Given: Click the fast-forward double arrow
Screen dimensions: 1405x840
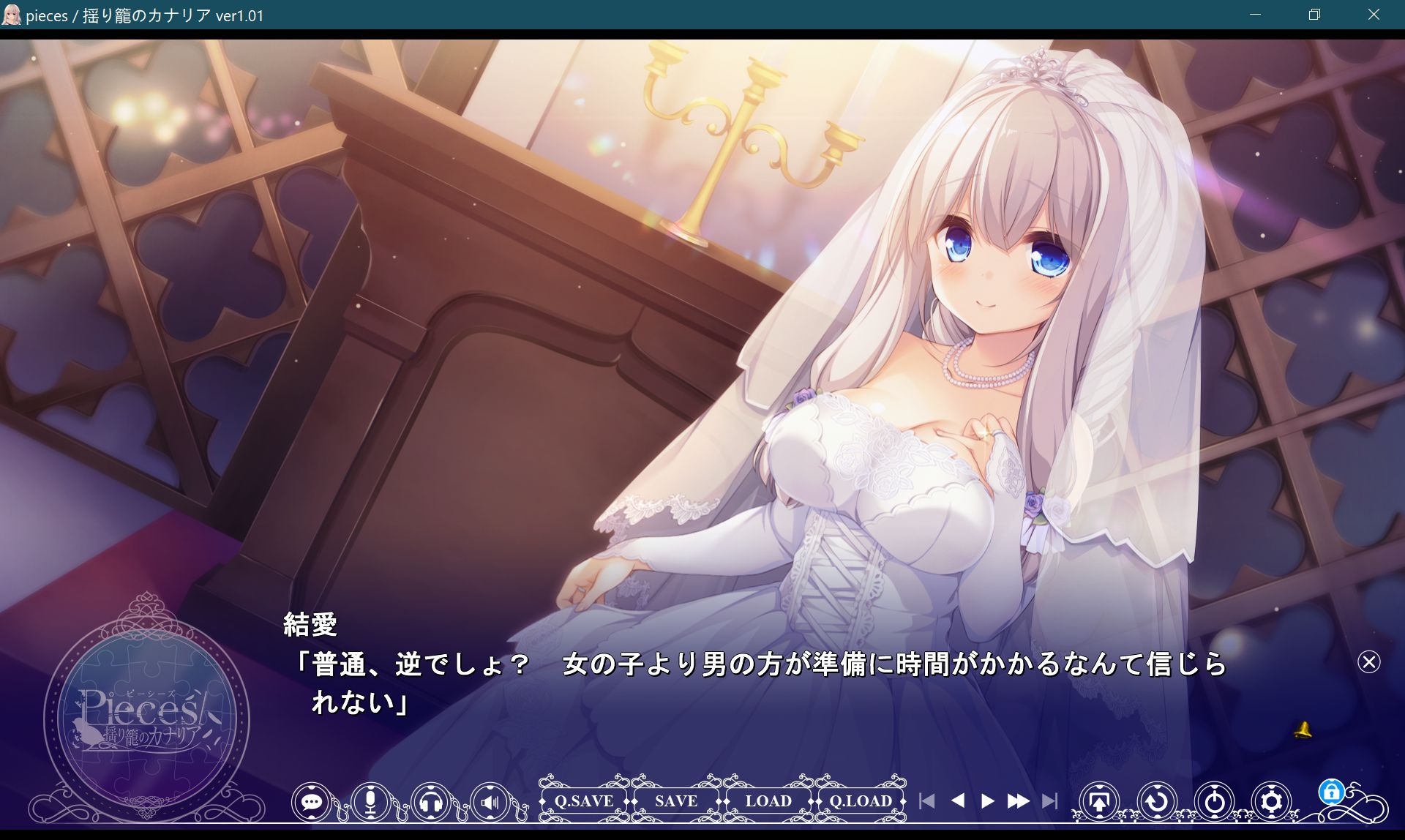Looking at the screenshot, I should 1019,801.
